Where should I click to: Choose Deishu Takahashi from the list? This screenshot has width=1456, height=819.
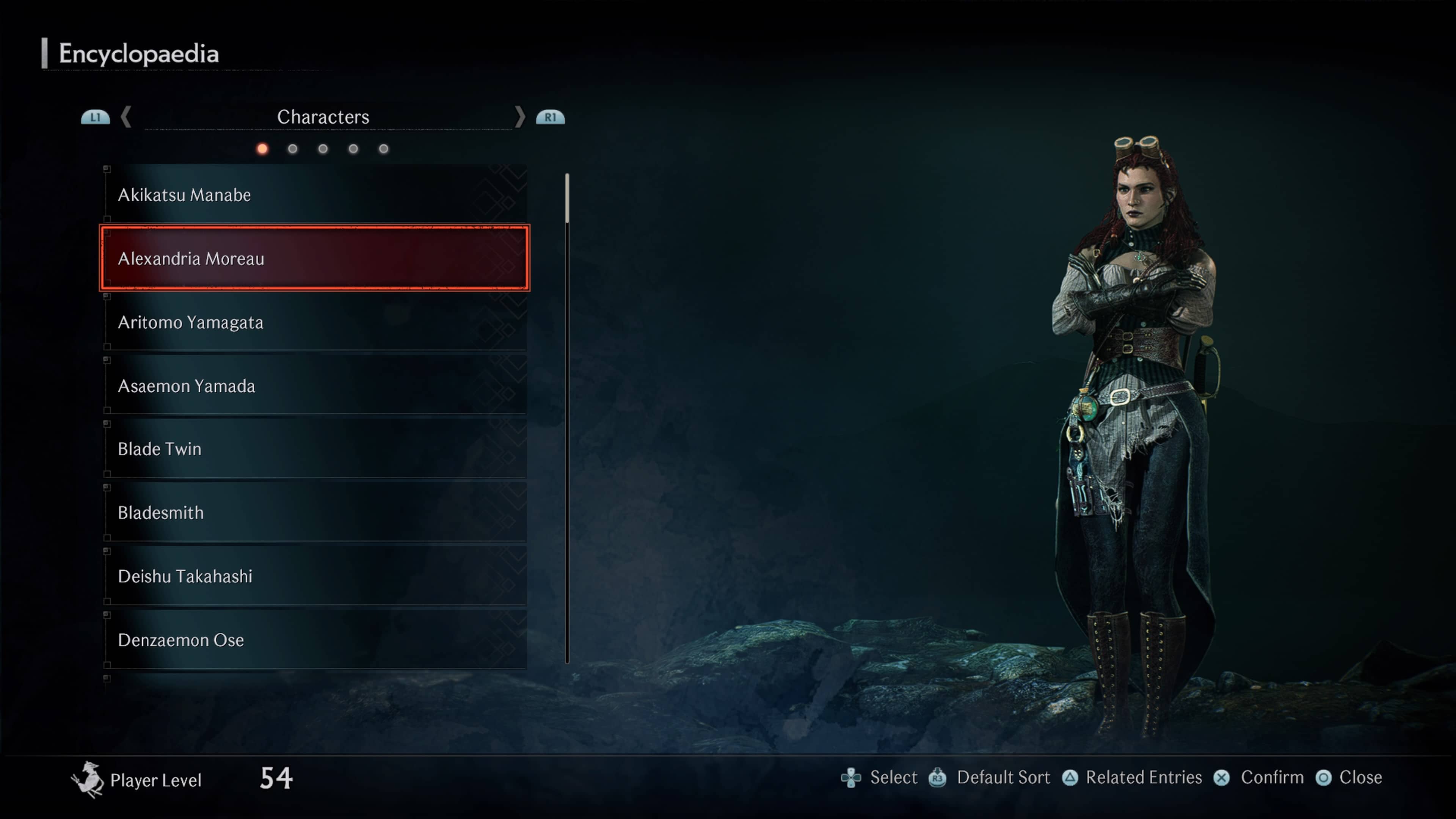point(314,576)
